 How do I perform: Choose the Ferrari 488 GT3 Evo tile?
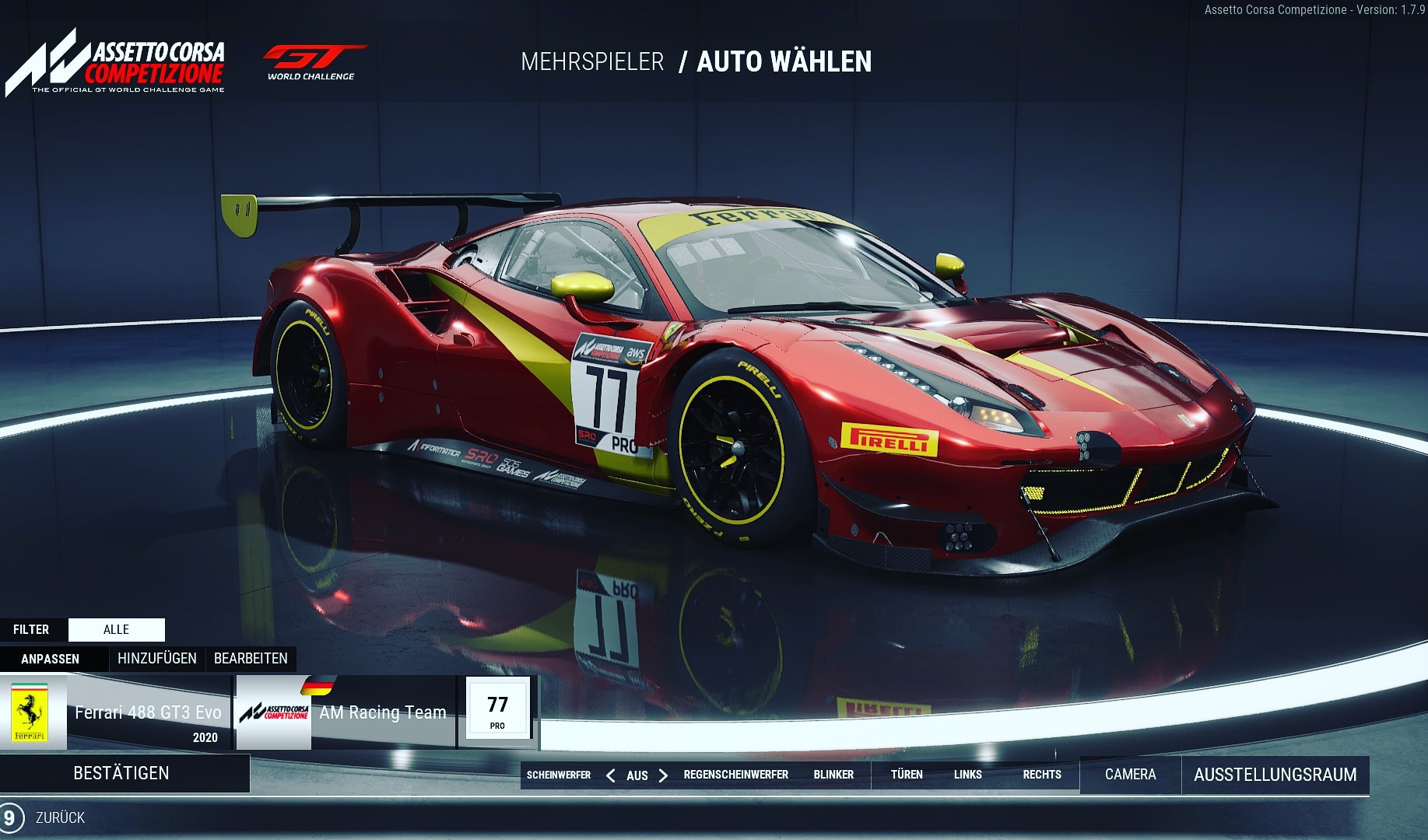[x=117, y=712]
